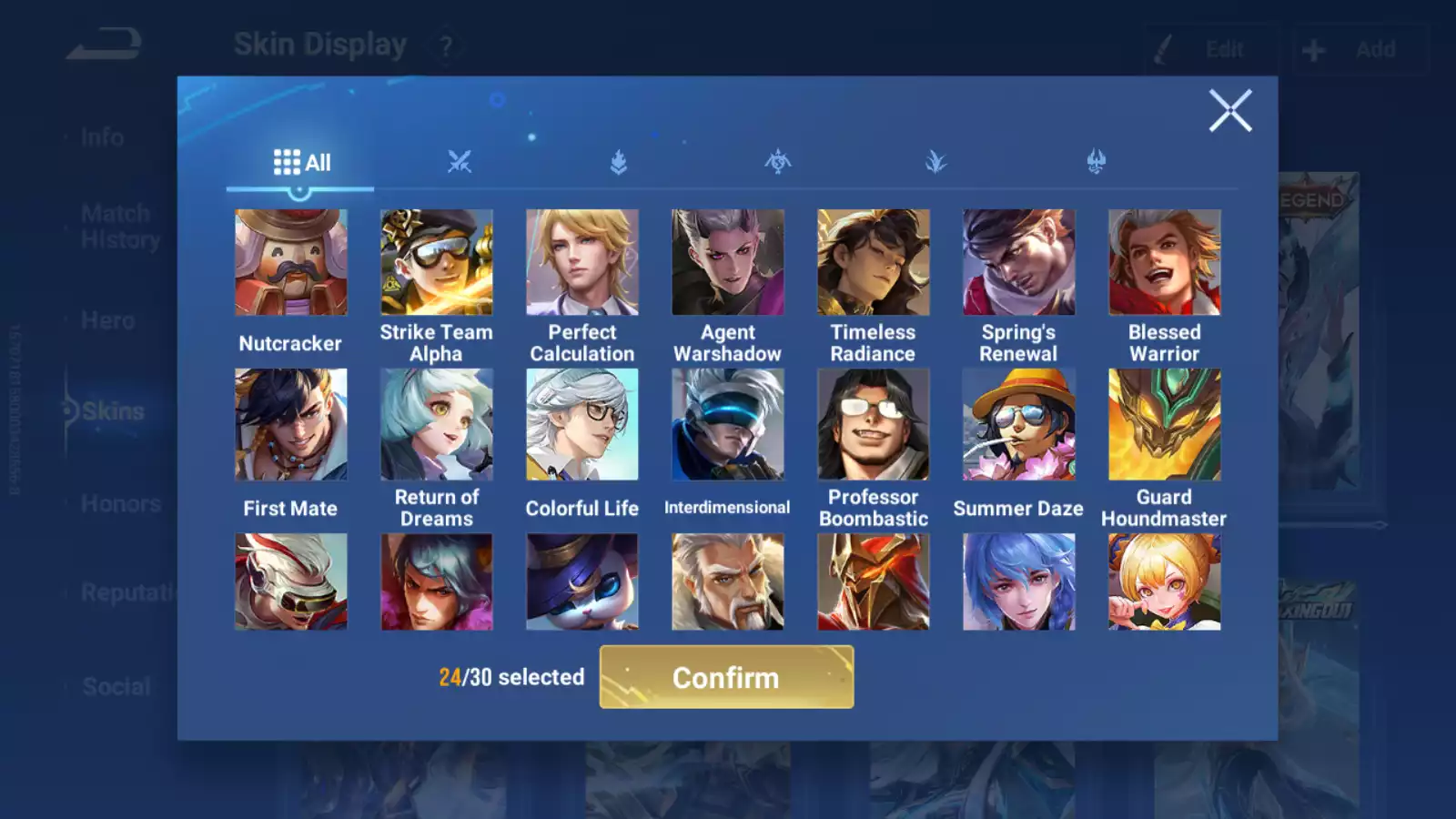Choose the Summer Daze skin
The width and height of the screenshot is (1456, 819).
click(x=1018, y=424)
